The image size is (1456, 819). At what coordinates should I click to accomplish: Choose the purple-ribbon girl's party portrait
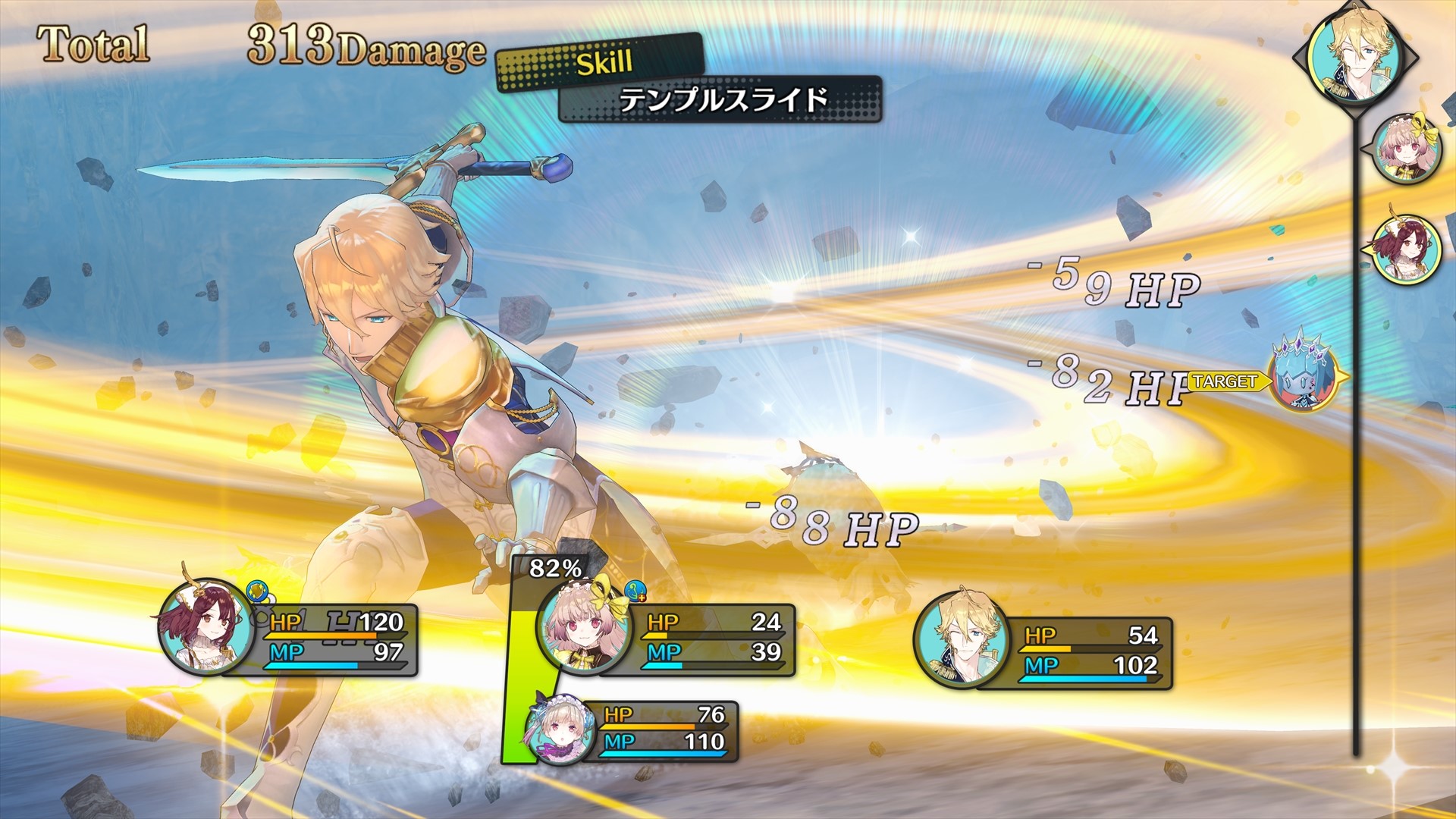coord(558,730)
